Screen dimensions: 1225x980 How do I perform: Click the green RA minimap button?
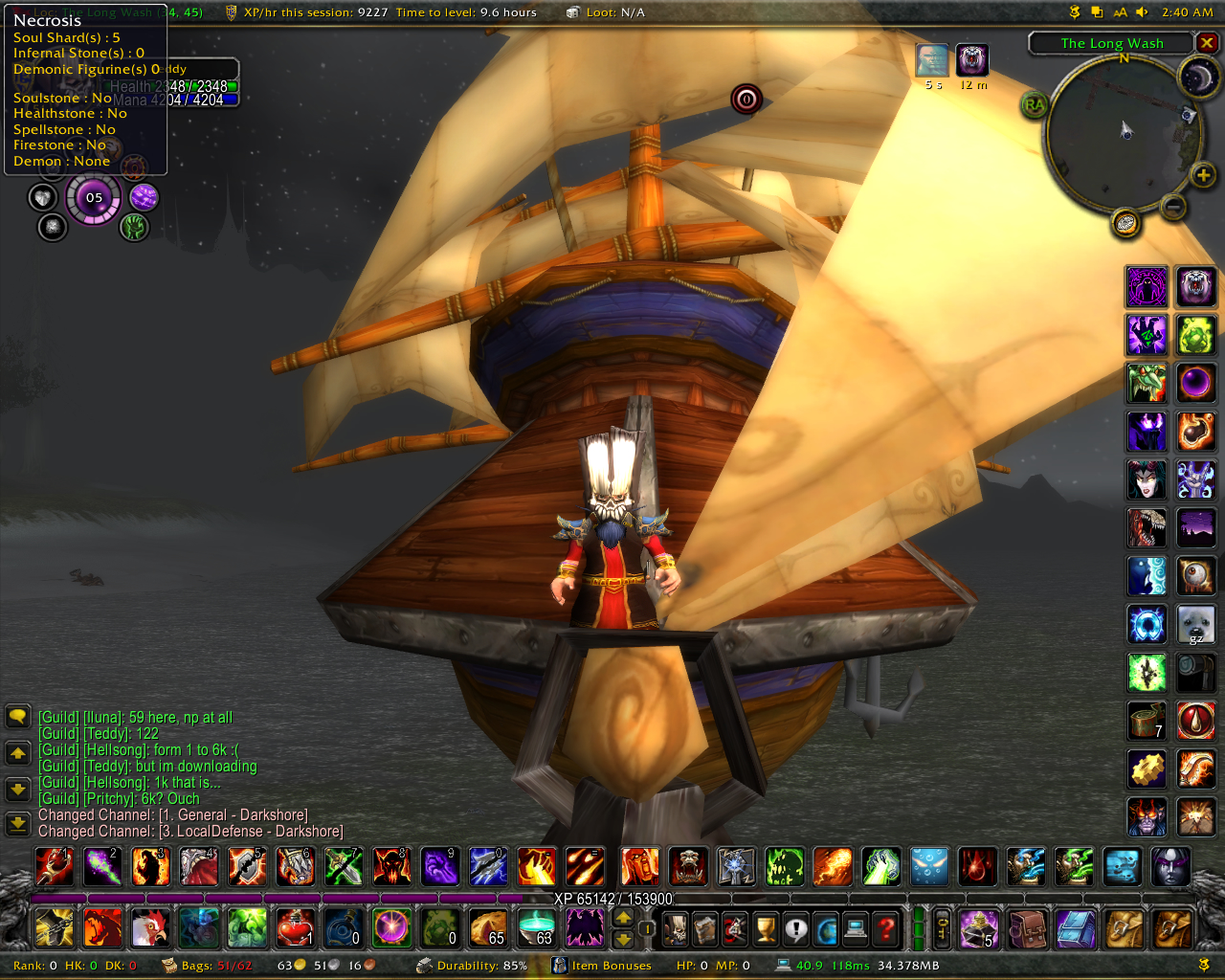pyautogui.click(x=1034, y=104)
